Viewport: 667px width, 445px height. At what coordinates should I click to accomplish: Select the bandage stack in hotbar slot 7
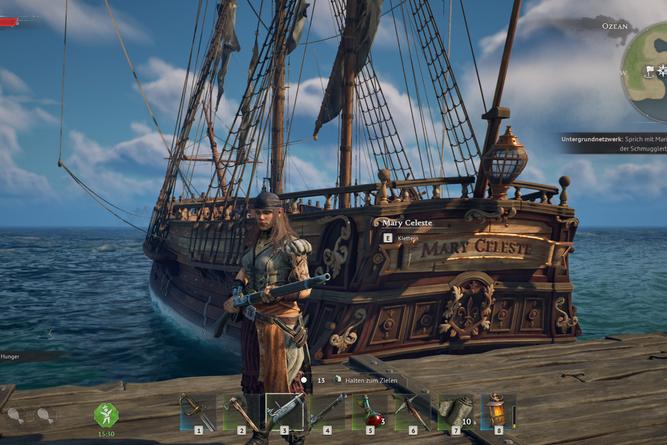(x=456, y=412)
